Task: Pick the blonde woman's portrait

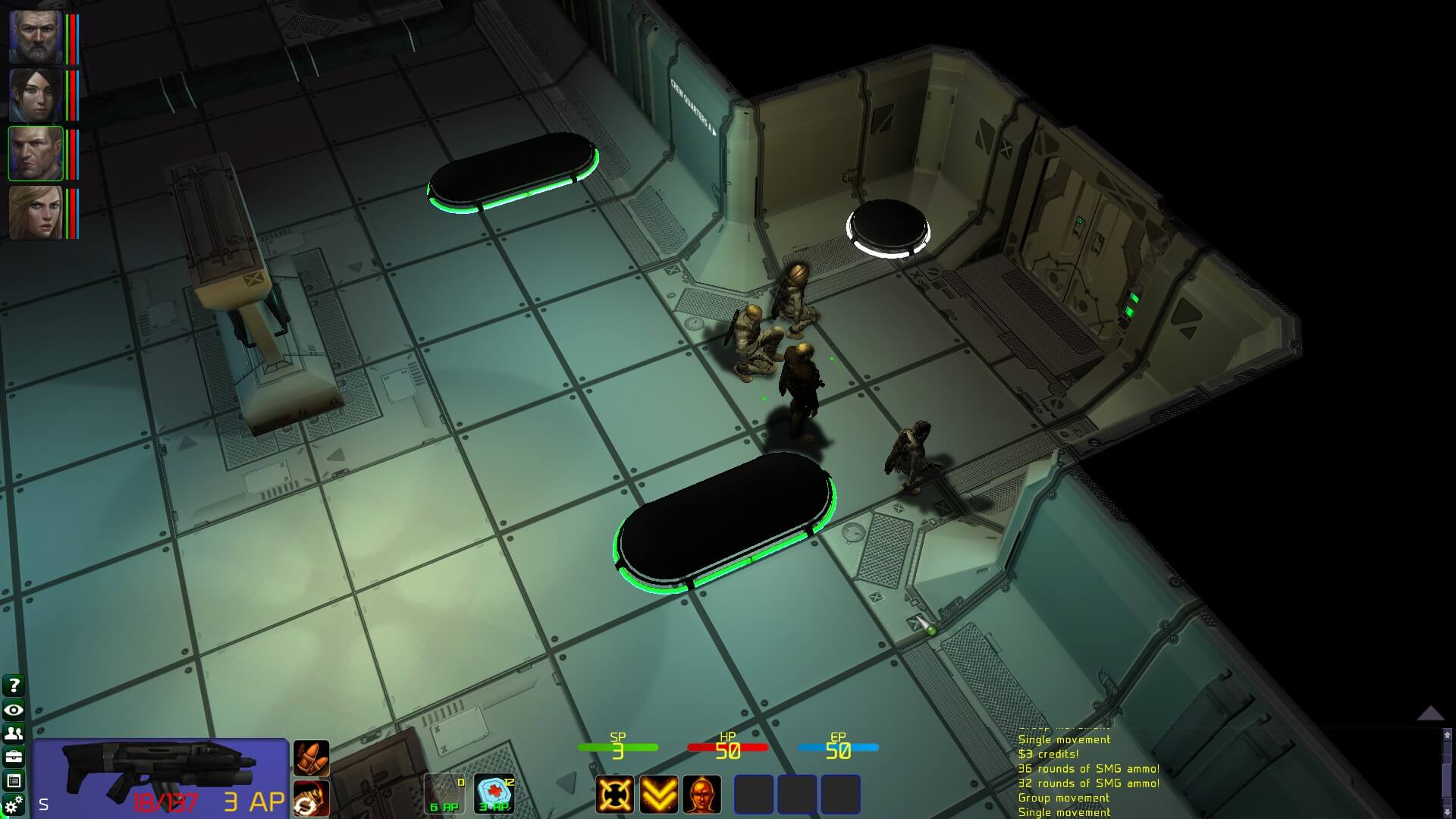Action: click(36, 212)
